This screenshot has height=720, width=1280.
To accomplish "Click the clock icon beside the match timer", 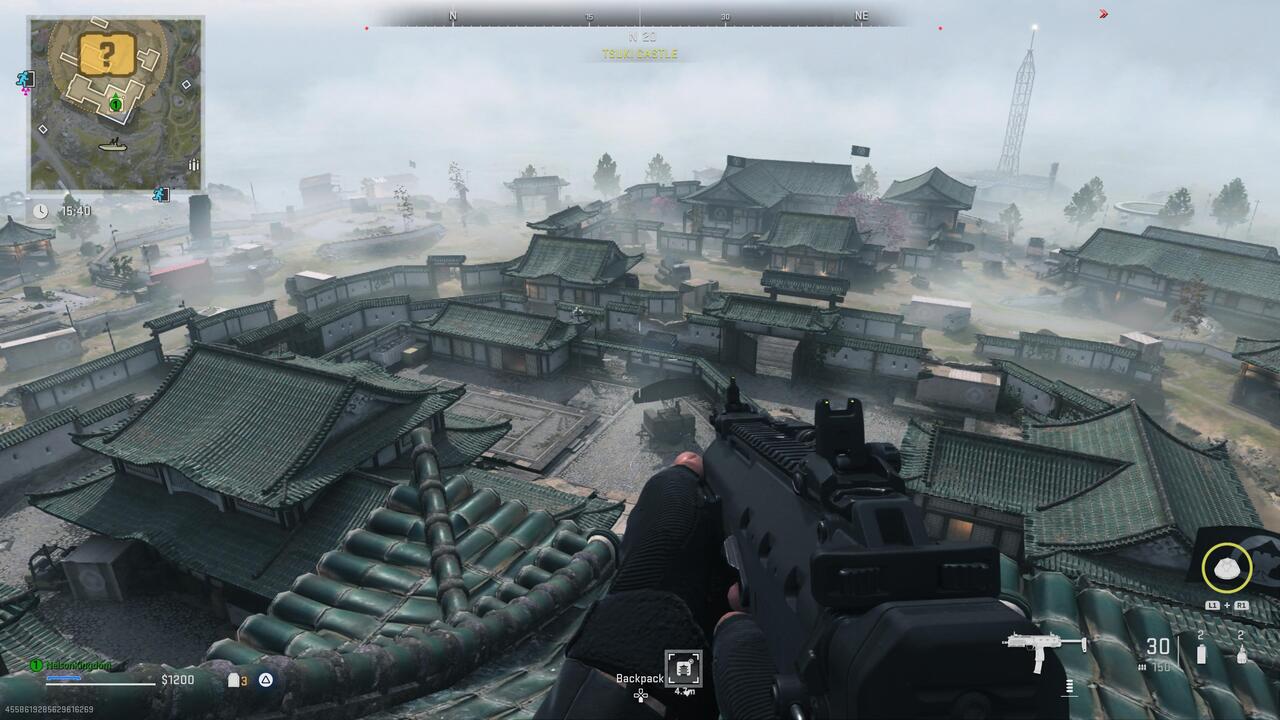I will click(39, 209).
